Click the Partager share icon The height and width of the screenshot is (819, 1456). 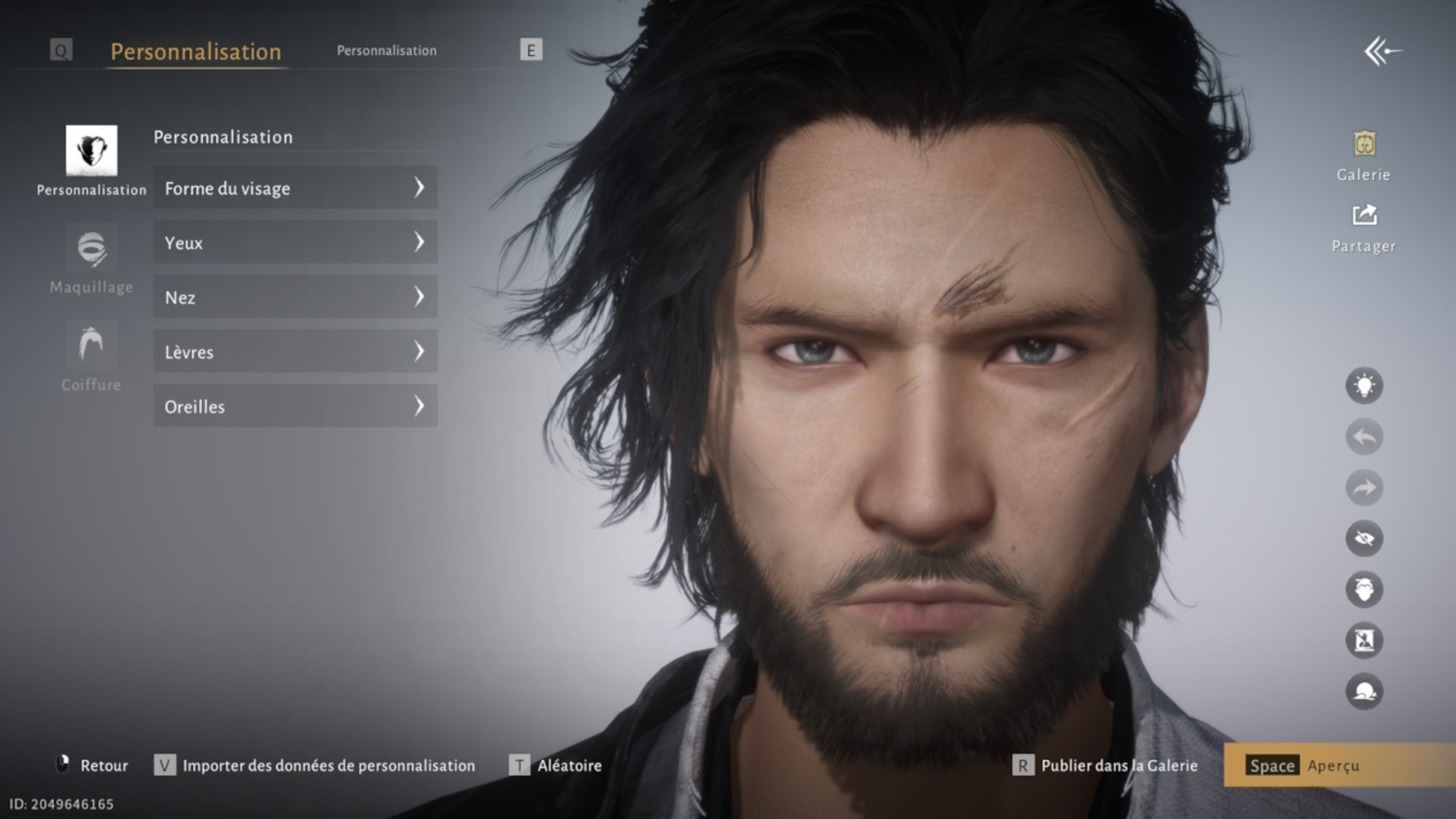coord(1364,227)
